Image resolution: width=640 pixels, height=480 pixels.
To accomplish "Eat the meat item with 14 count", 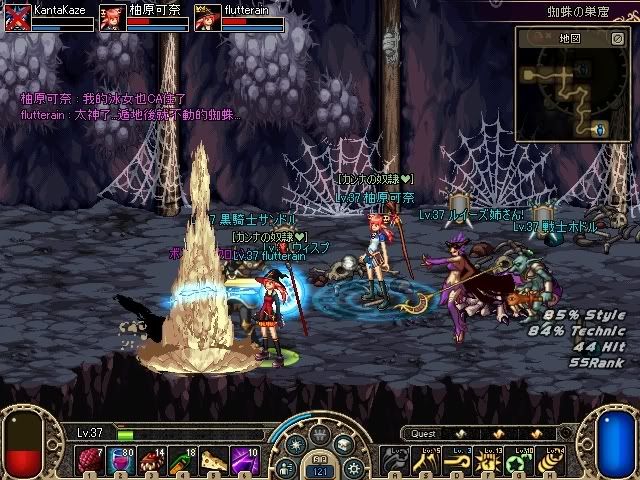I will click(x=152, y=460).
